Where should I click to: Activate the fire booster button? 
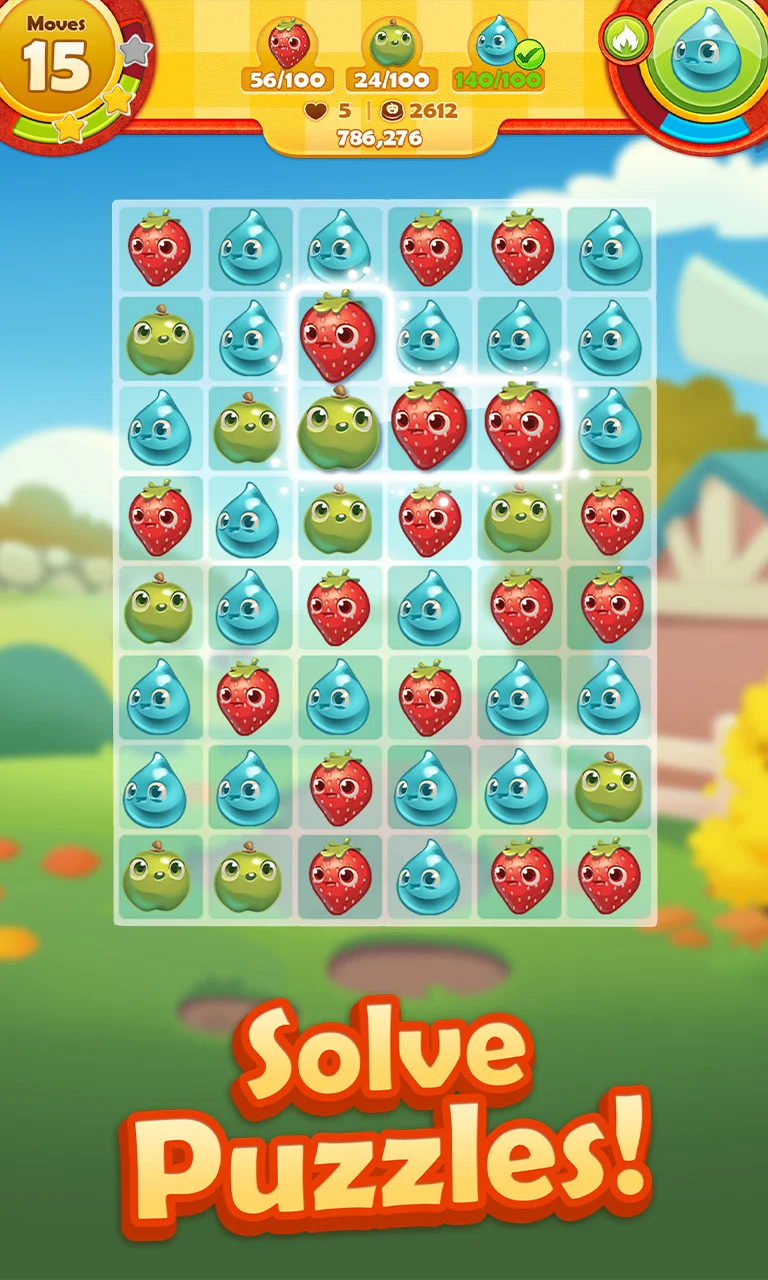click(626, 39)
